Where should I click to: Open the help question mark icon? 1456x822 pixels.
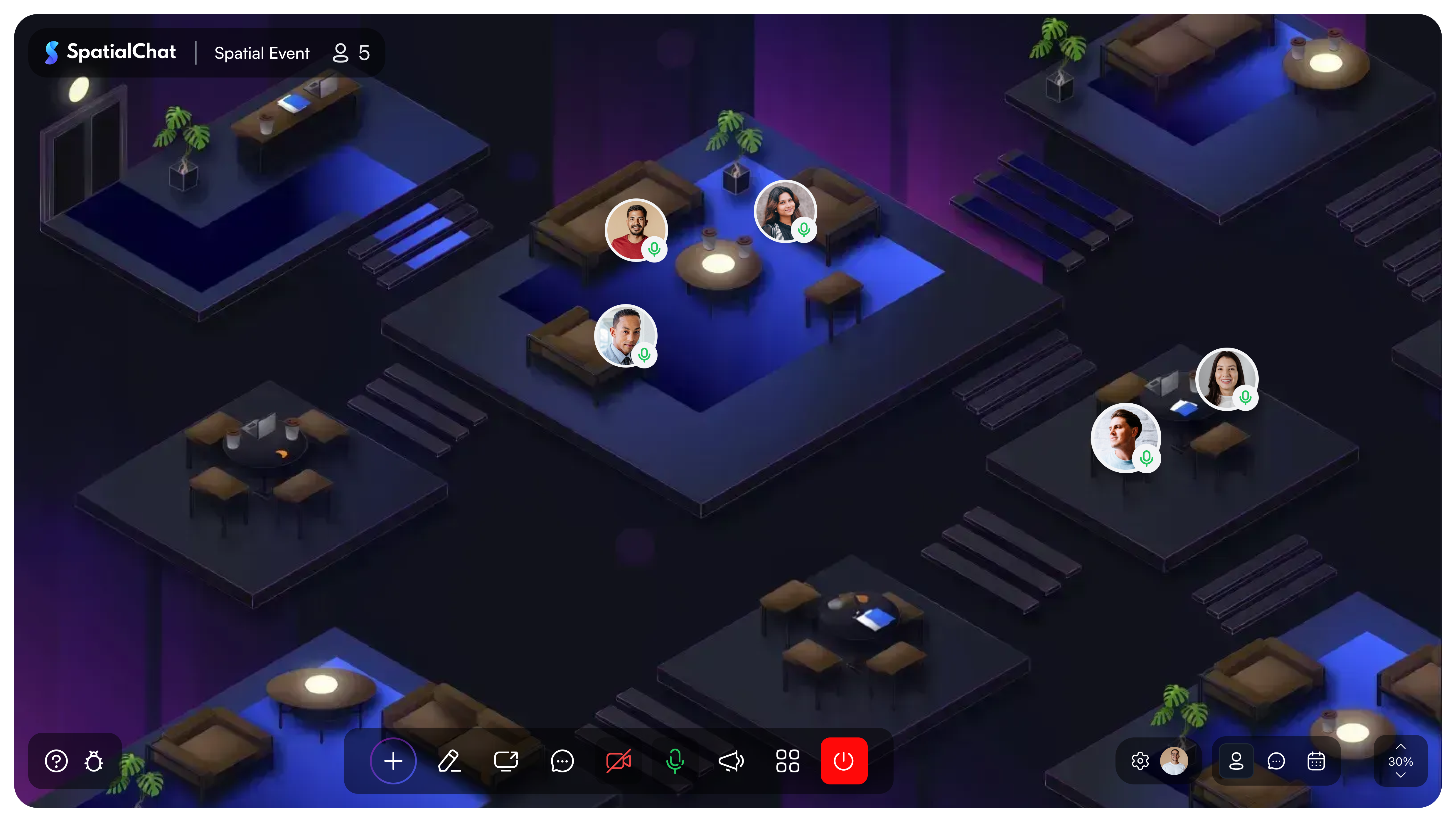pos(56,761)
